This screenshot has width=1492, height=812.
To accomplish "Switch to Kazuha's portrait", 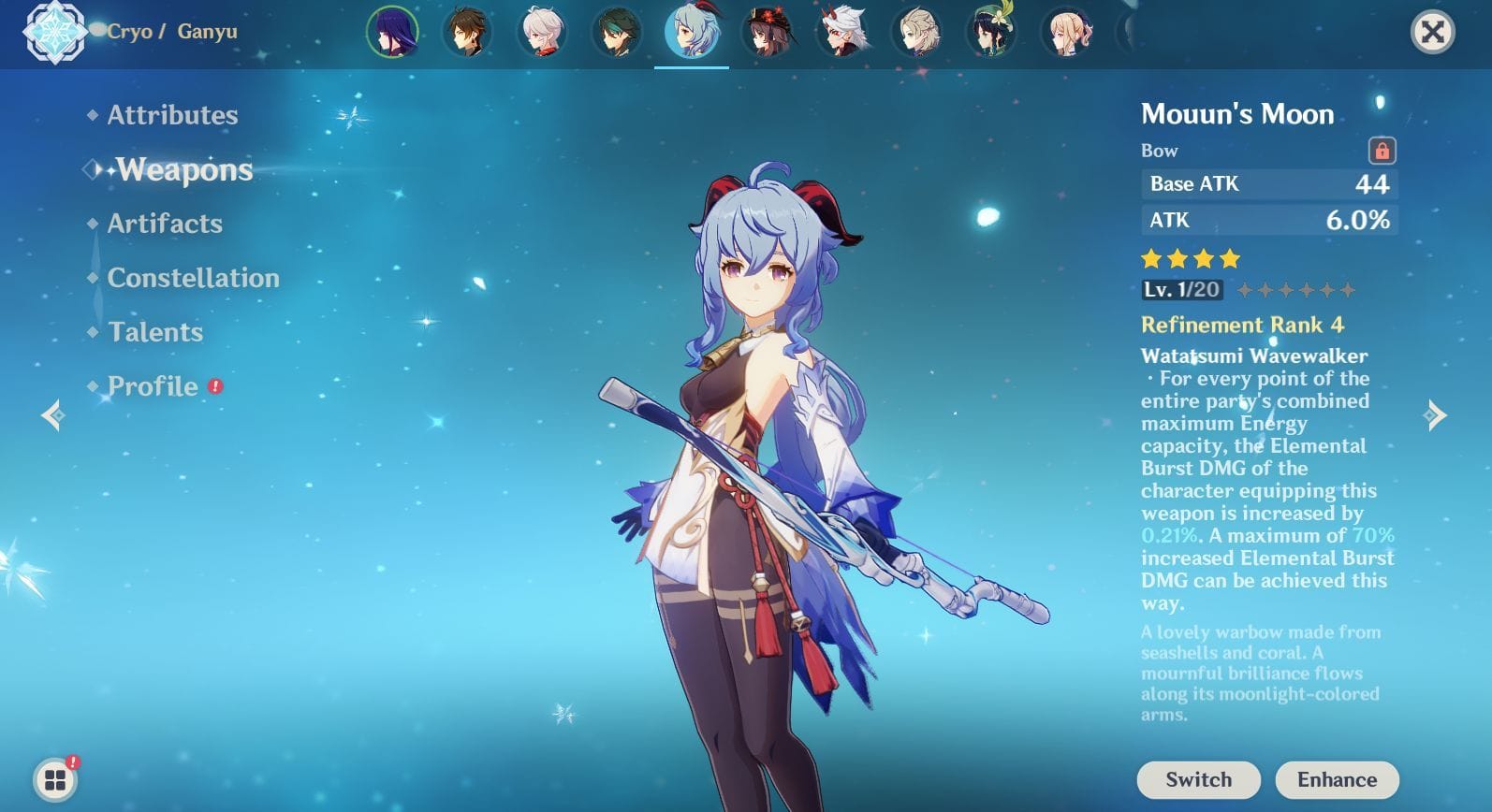I will [x=542, y=32].
